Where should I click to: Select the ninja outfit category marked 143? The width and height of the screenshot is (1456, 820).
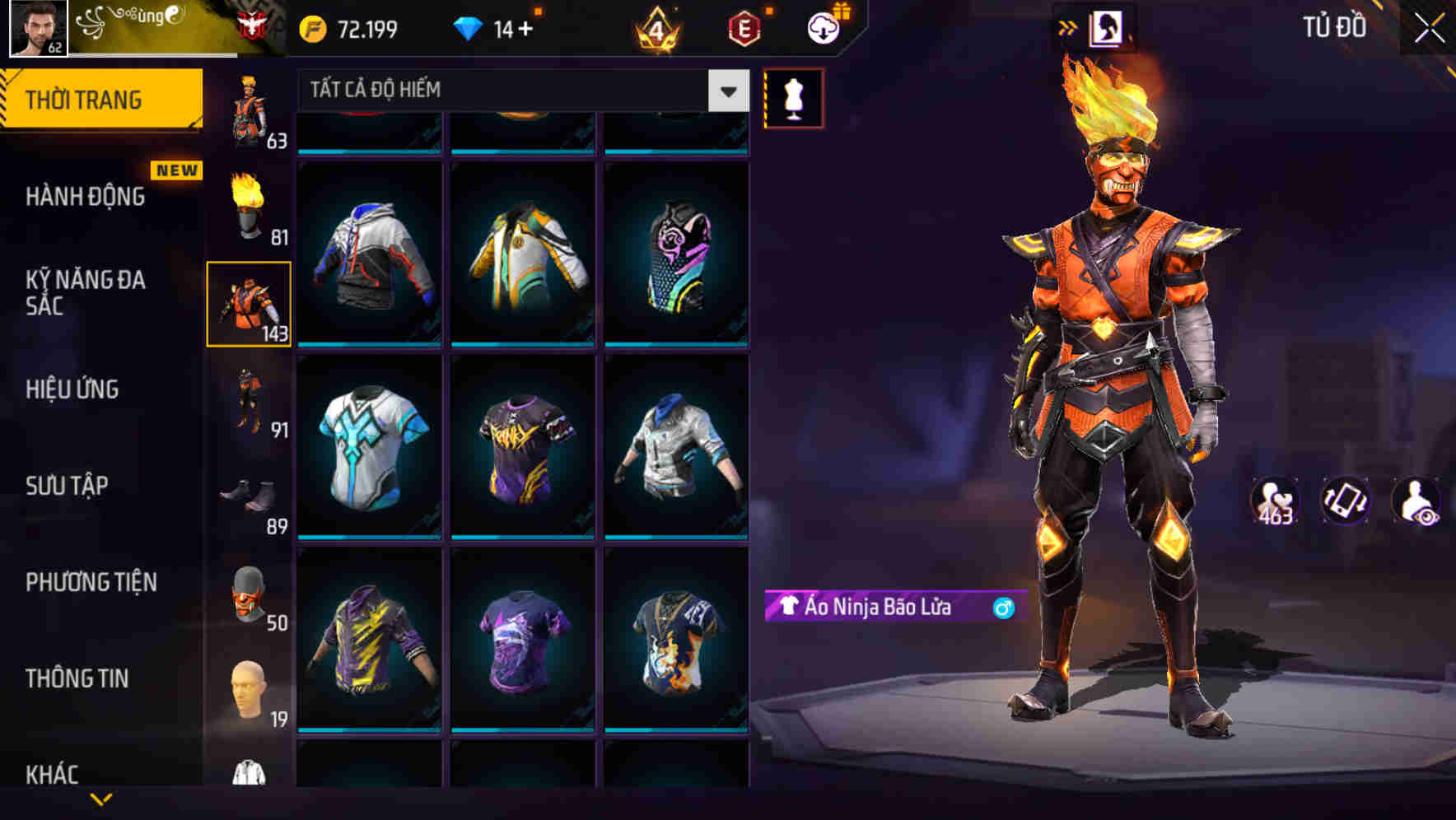250,303
